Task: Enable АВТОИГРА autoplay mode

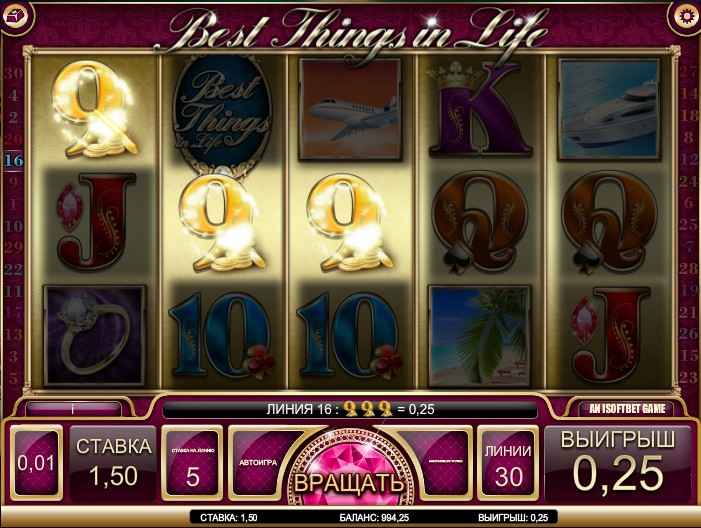Action: [257, 463]
